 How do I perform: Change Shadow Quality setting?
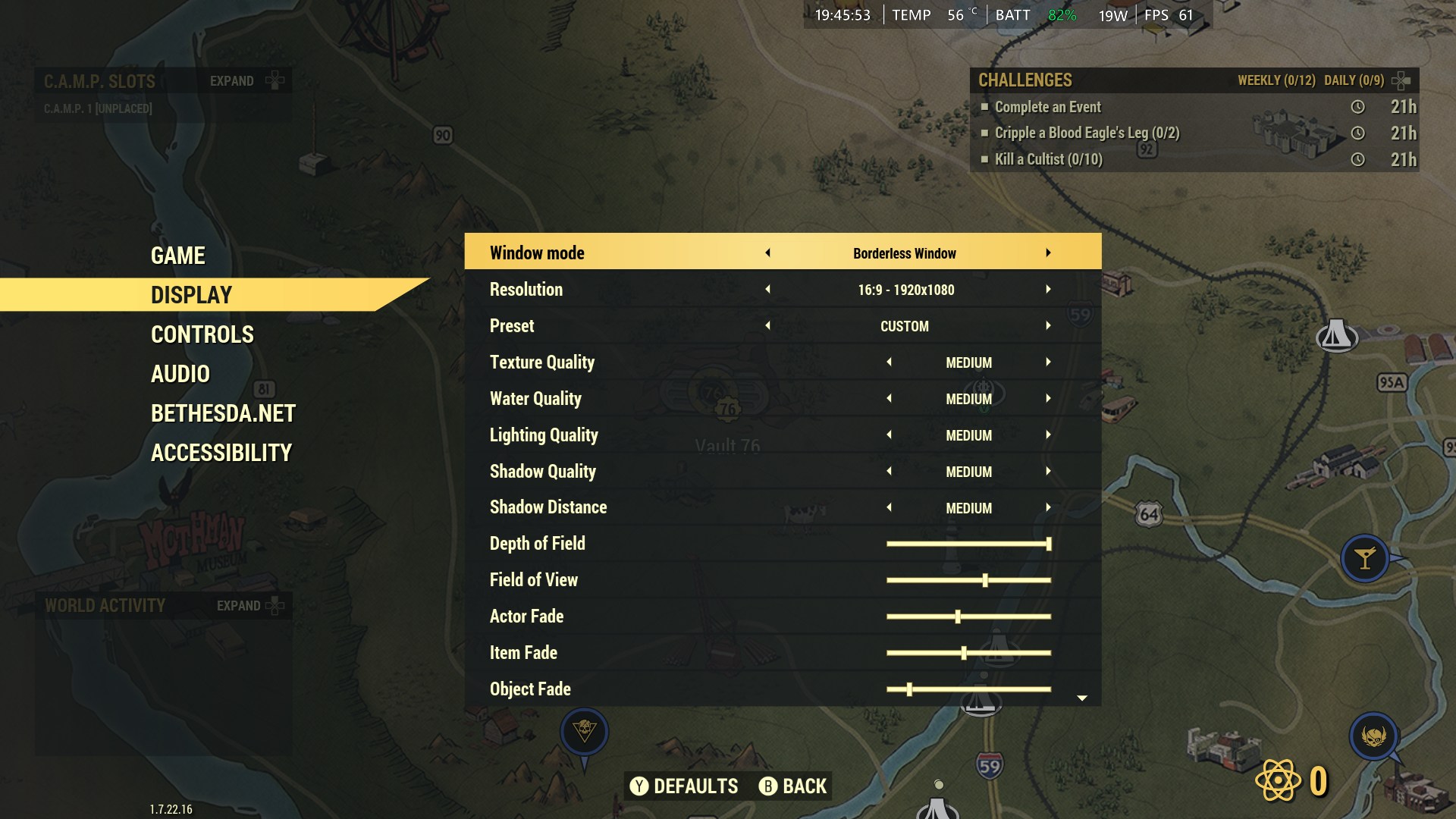coord(1049,471)
